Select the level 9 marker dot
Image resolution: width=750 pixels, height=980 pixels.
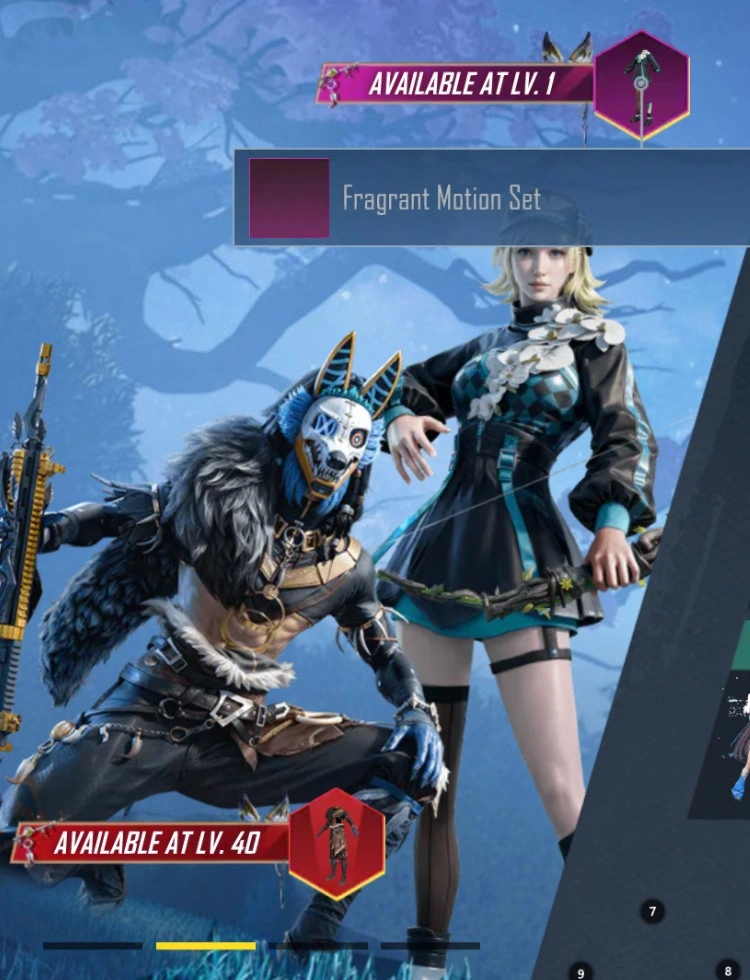(580, 971)
